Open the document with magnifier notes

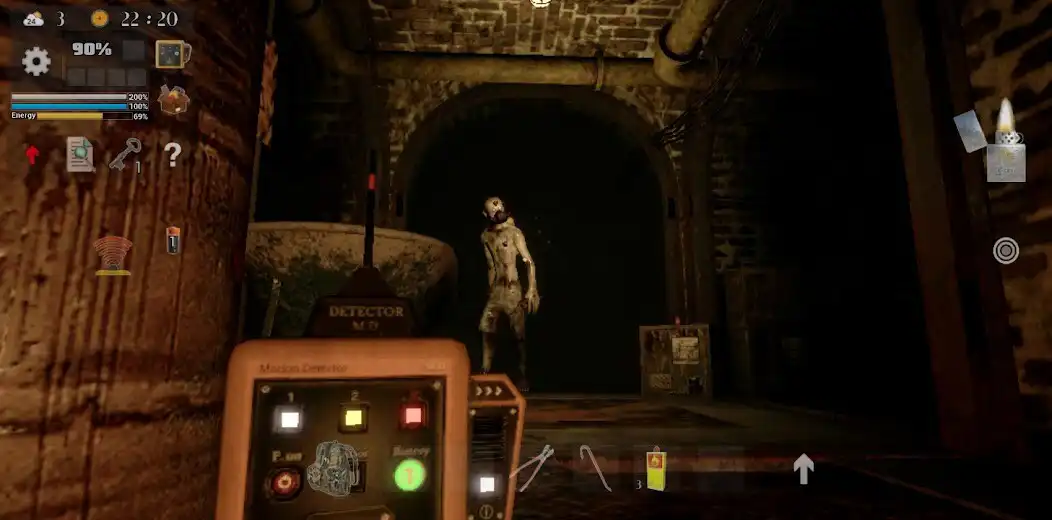(80, 155)
